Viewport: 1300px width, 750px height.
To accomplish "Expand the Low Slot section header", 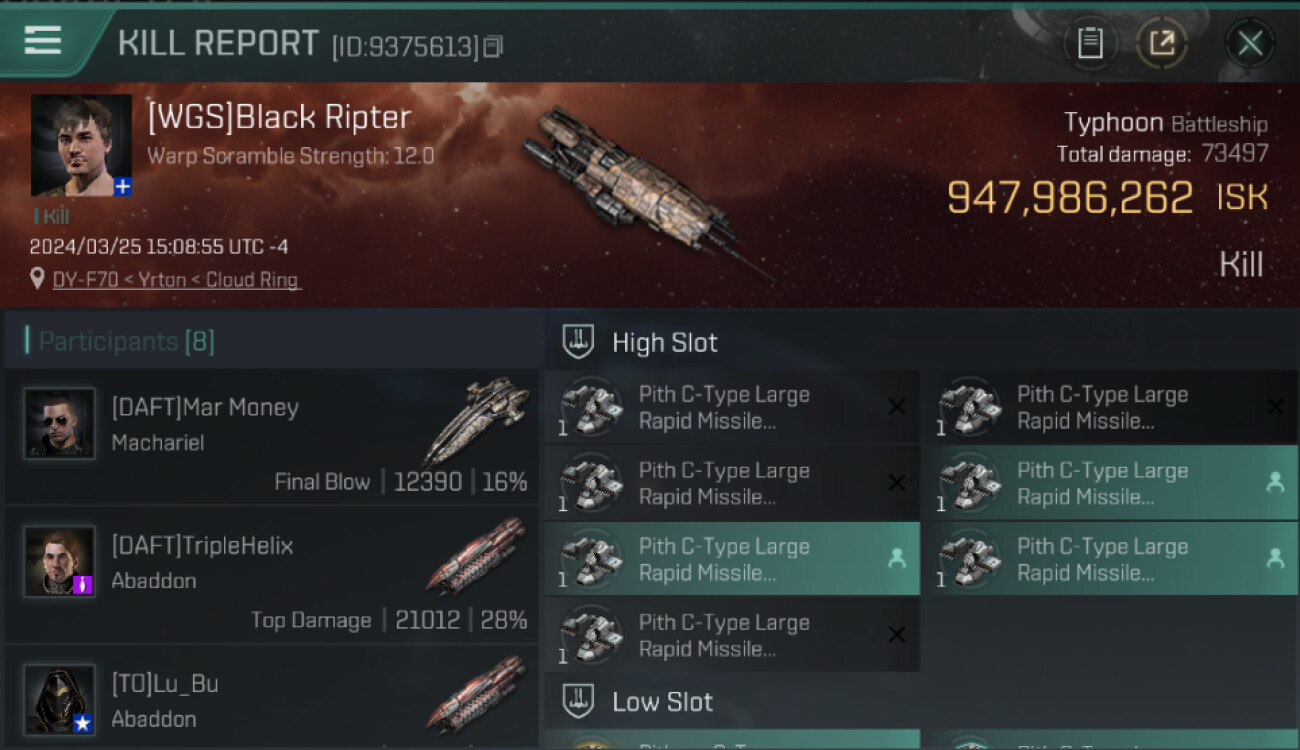I will [x=662, y=702].
